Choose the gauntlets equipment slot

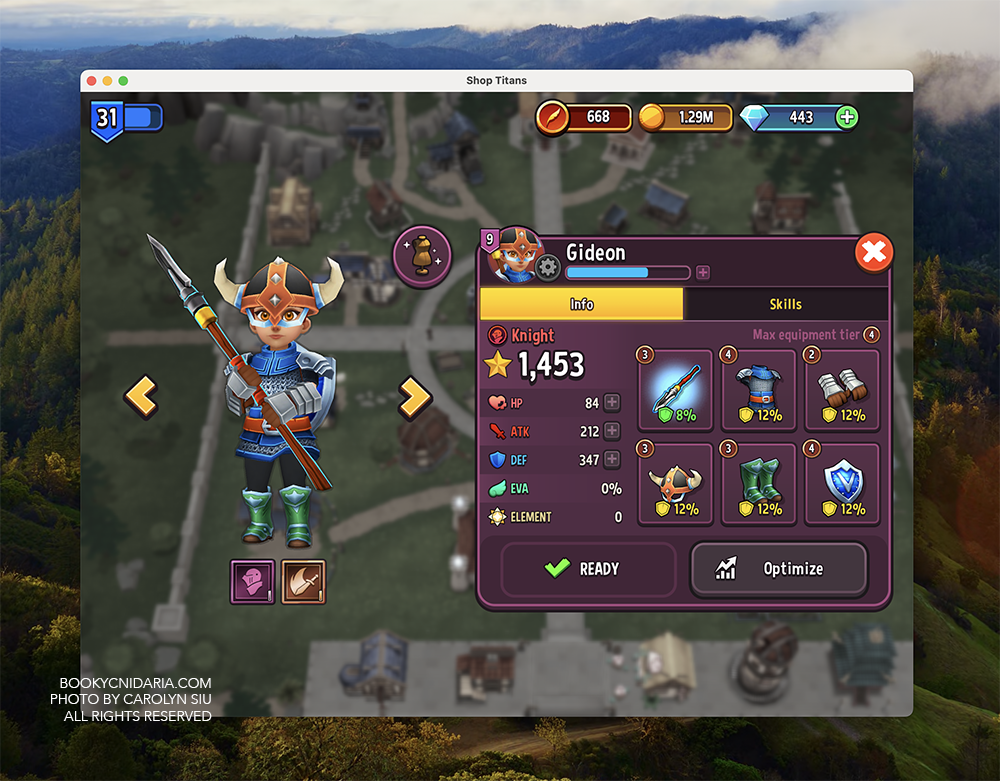point(841,388)
